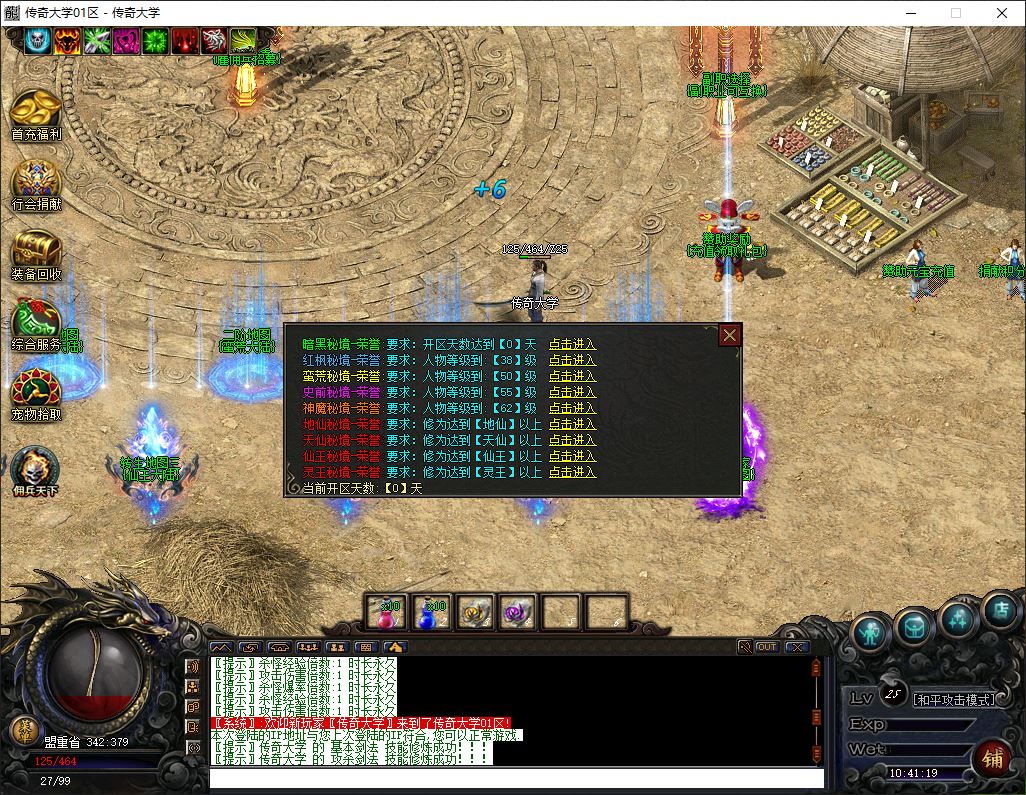Click the OUT button above the chat

[767, 647]
